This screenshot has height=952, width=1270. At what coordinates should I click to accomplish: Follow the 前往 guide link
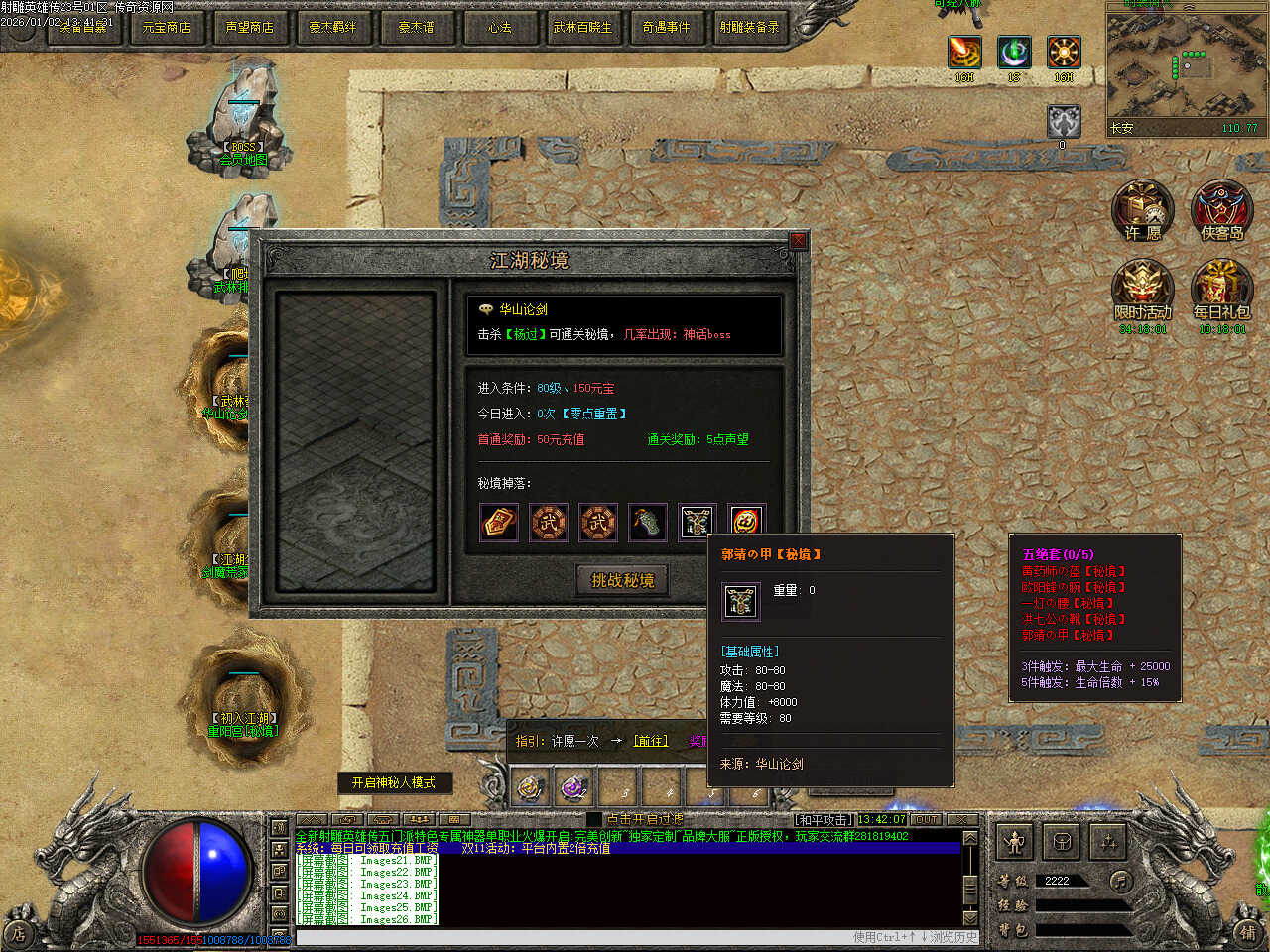click(x=651, y=741)
